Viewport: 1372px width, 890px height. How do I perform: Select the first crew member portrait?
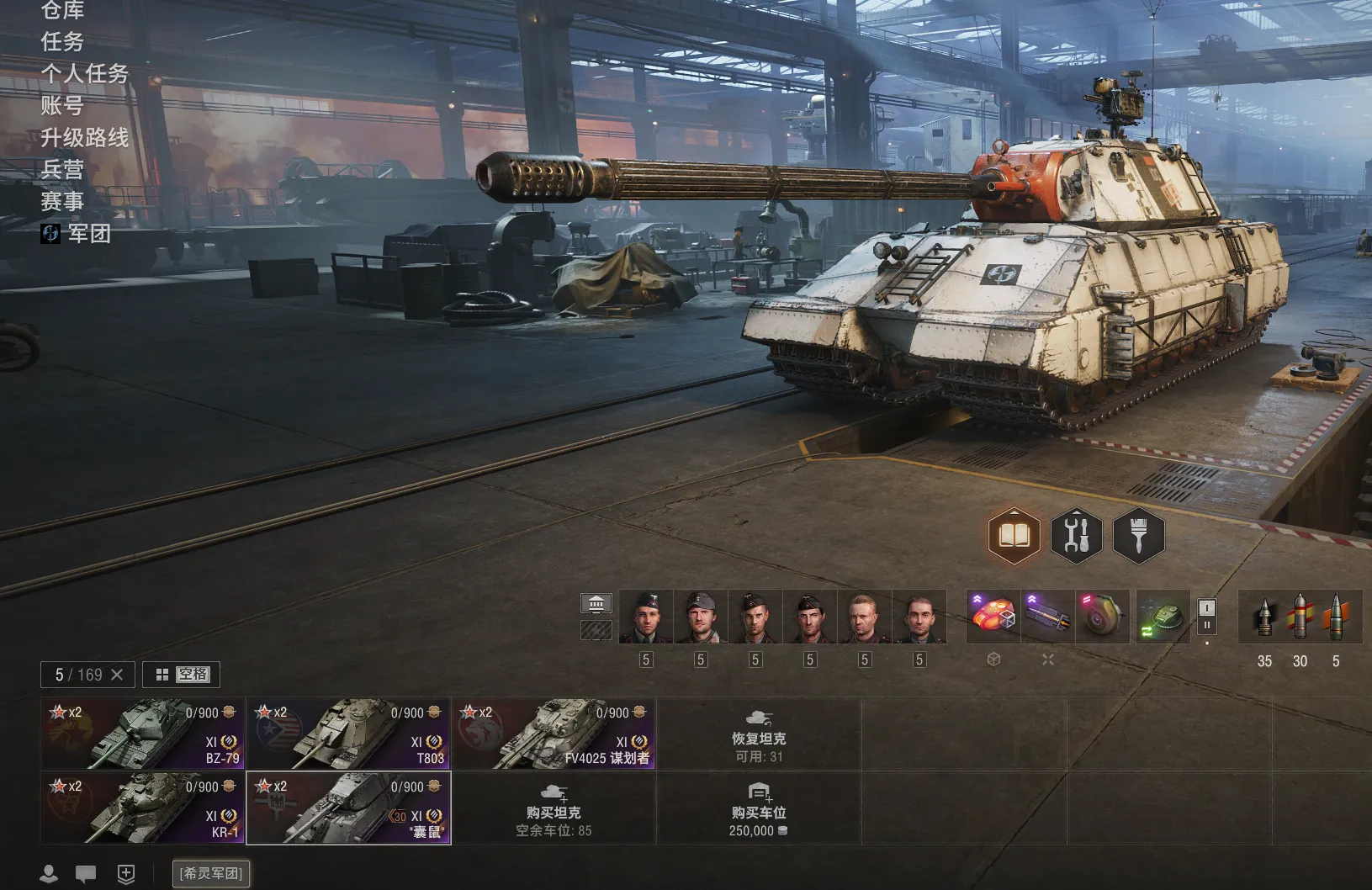click(646, 617)
